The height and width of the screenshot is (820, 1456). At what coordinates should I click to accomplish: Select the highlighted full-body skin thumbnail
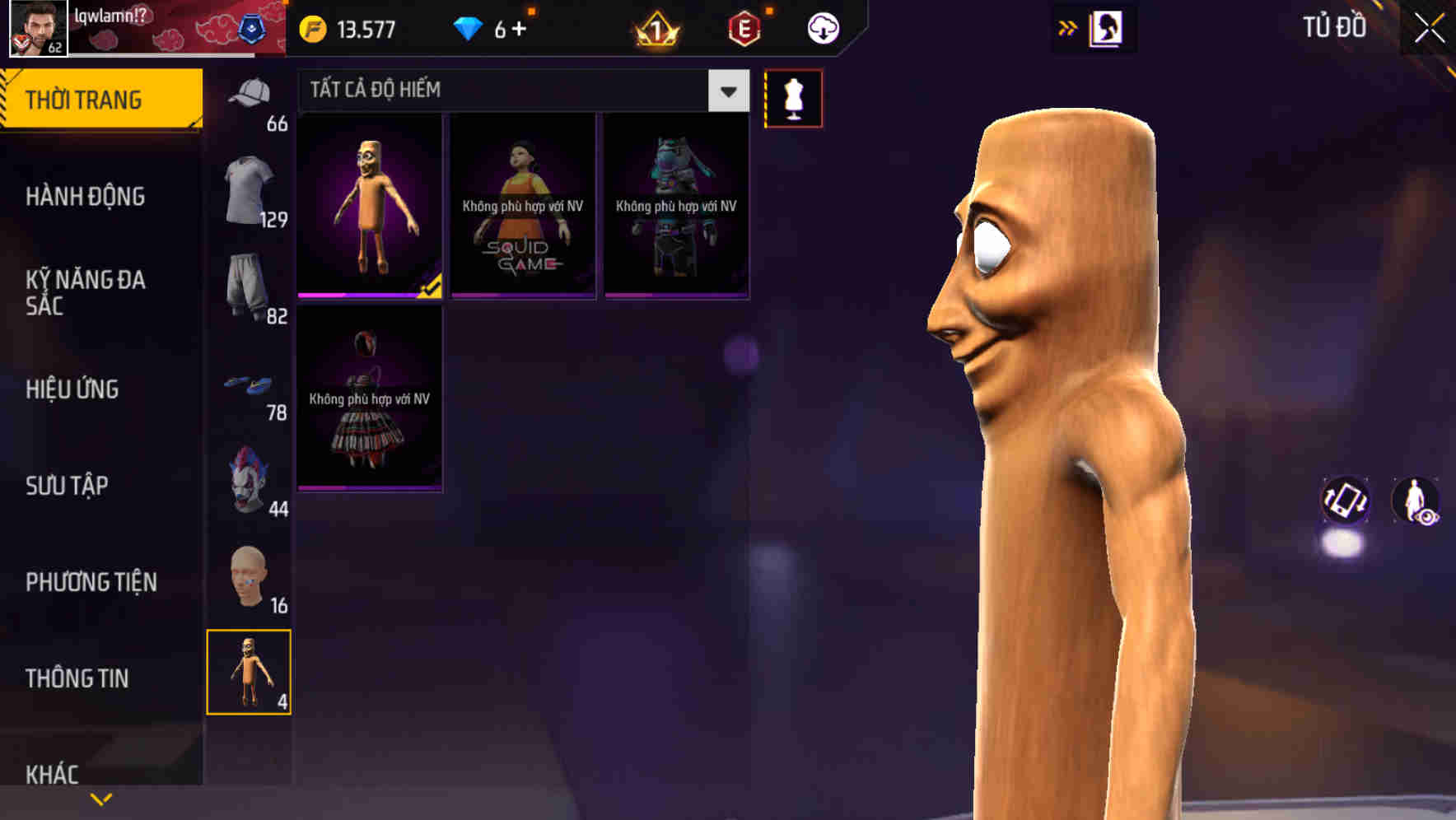coord(370,206)
